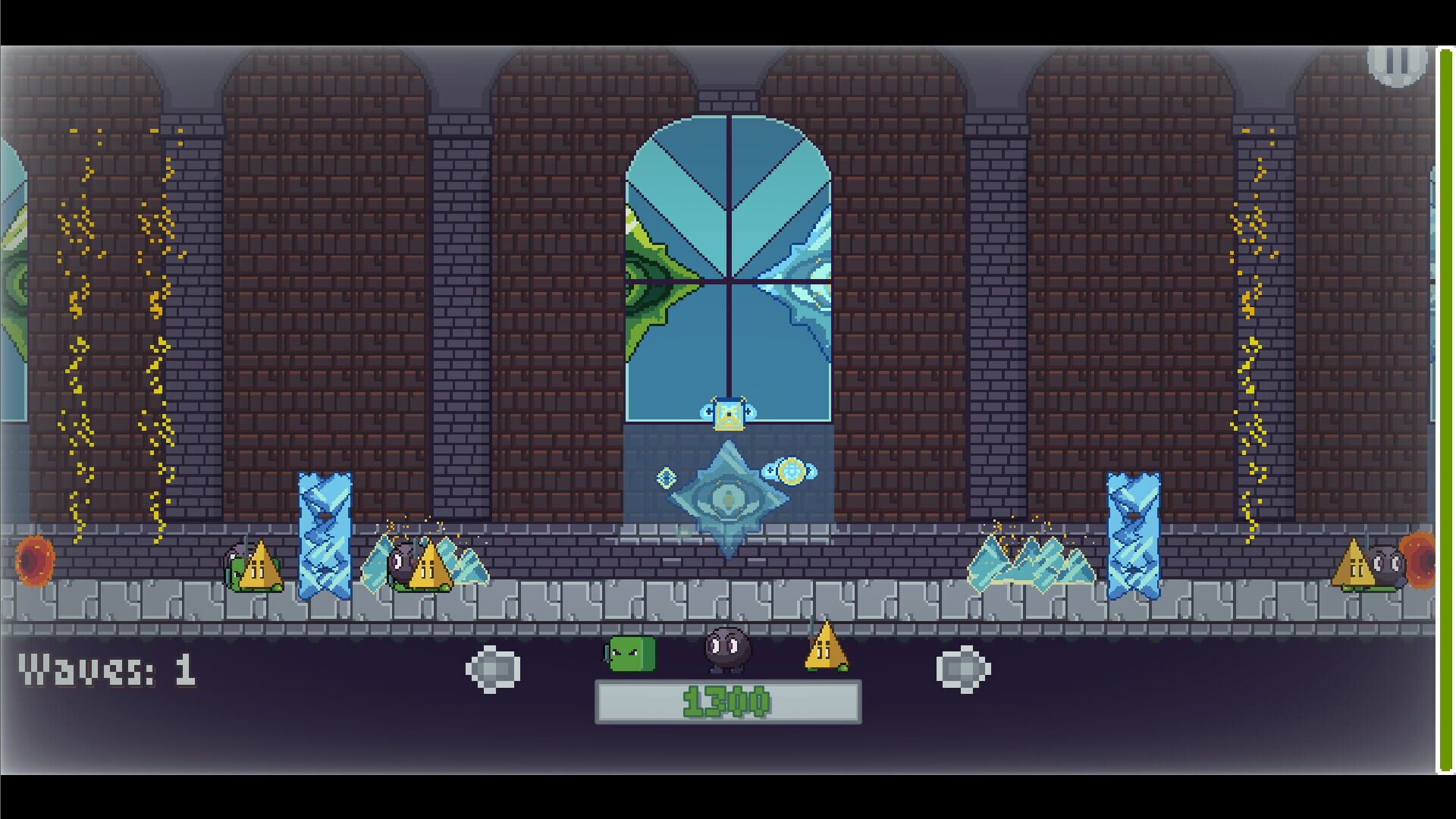Click the glowing shrine artifact hanging in the window
Viewport: 1456px width, 819px height.
pyautogui.click(x=729, y=413)
